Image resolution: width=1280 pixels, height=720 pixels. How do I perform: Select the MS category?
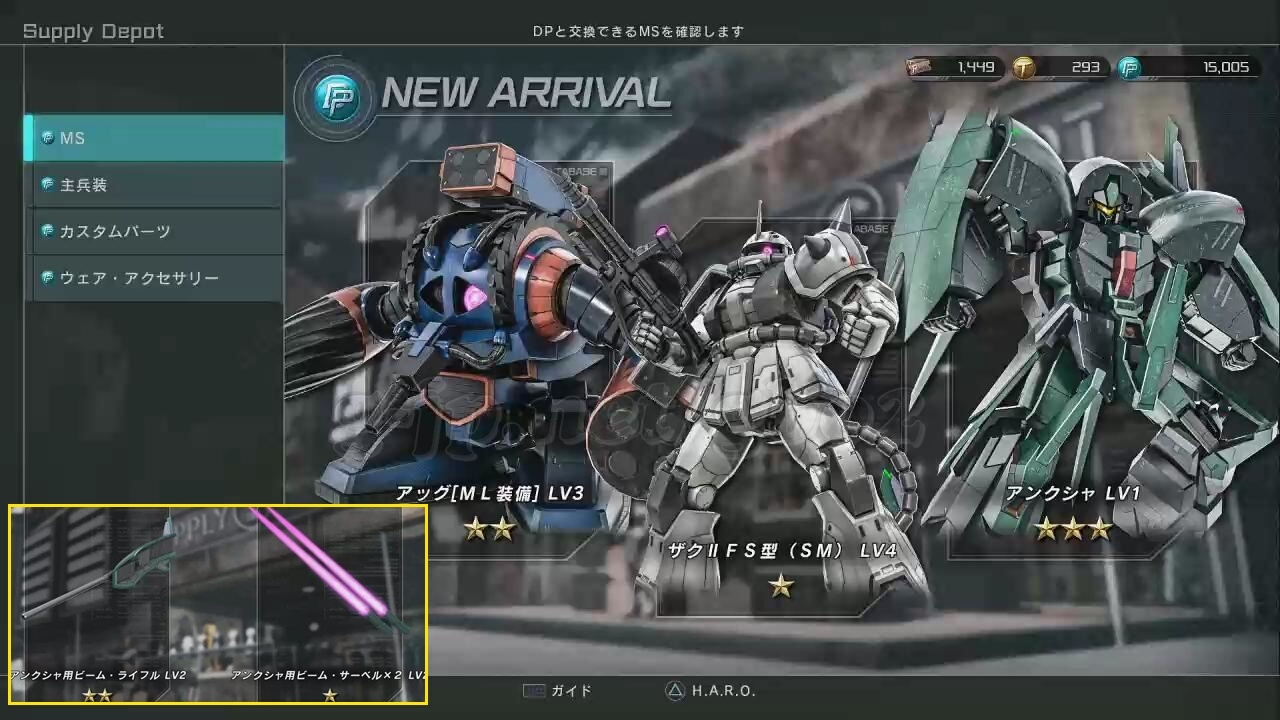pyautogui.click(x=155, y=138)
